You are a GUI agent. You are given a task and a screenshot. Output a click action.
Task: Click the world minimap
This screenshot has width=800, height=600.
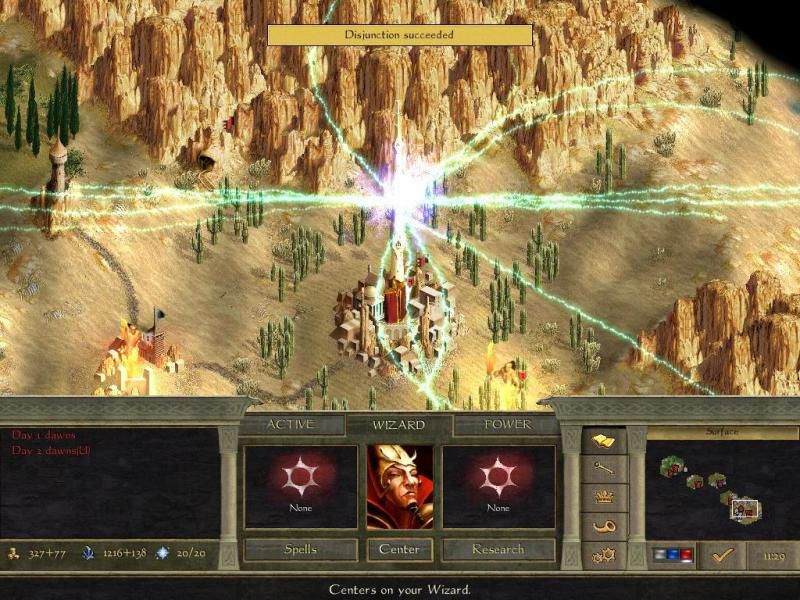tap(721, 490)
